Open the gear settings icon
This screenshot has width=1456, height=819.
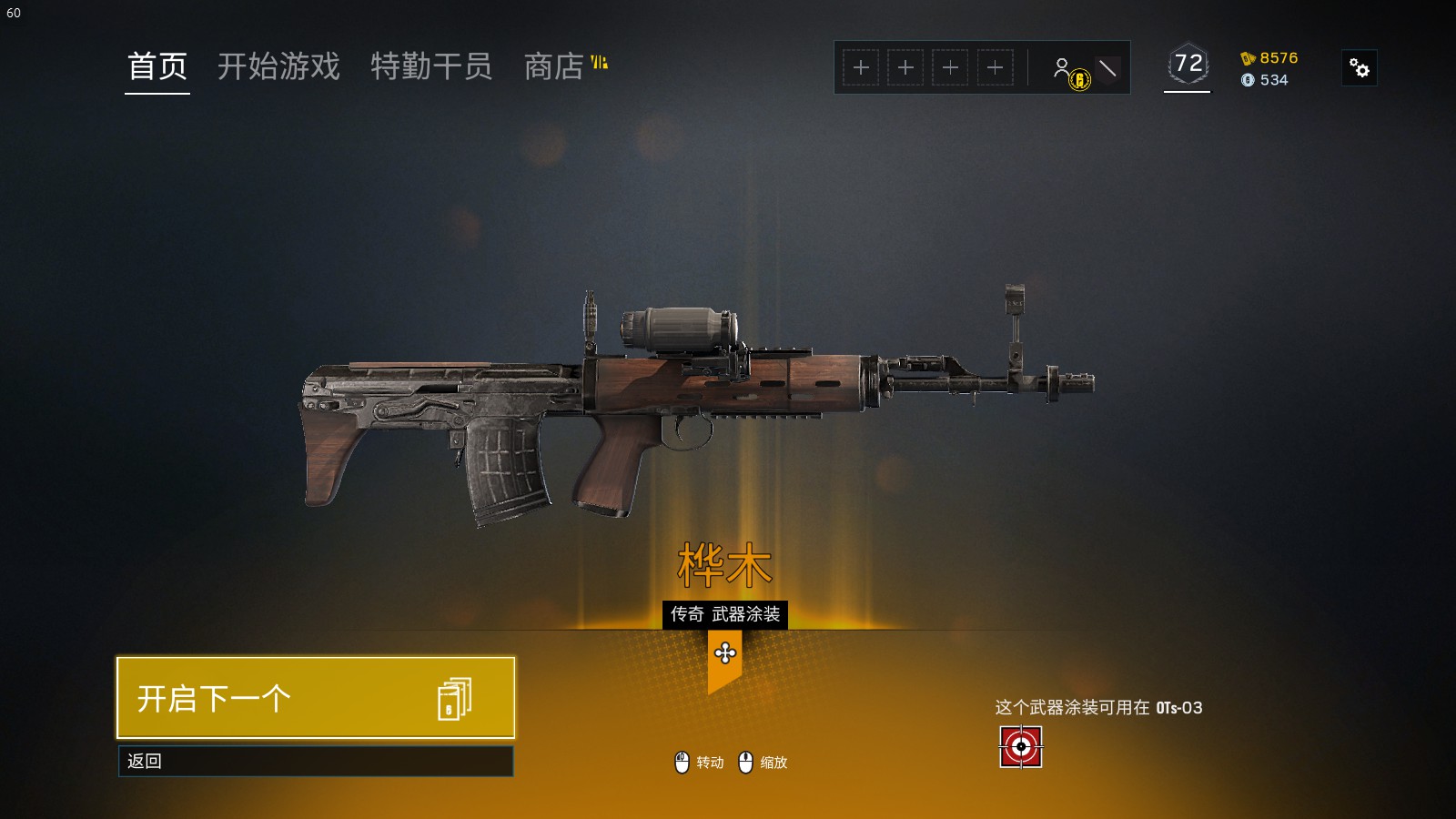tap(1360, 68)
